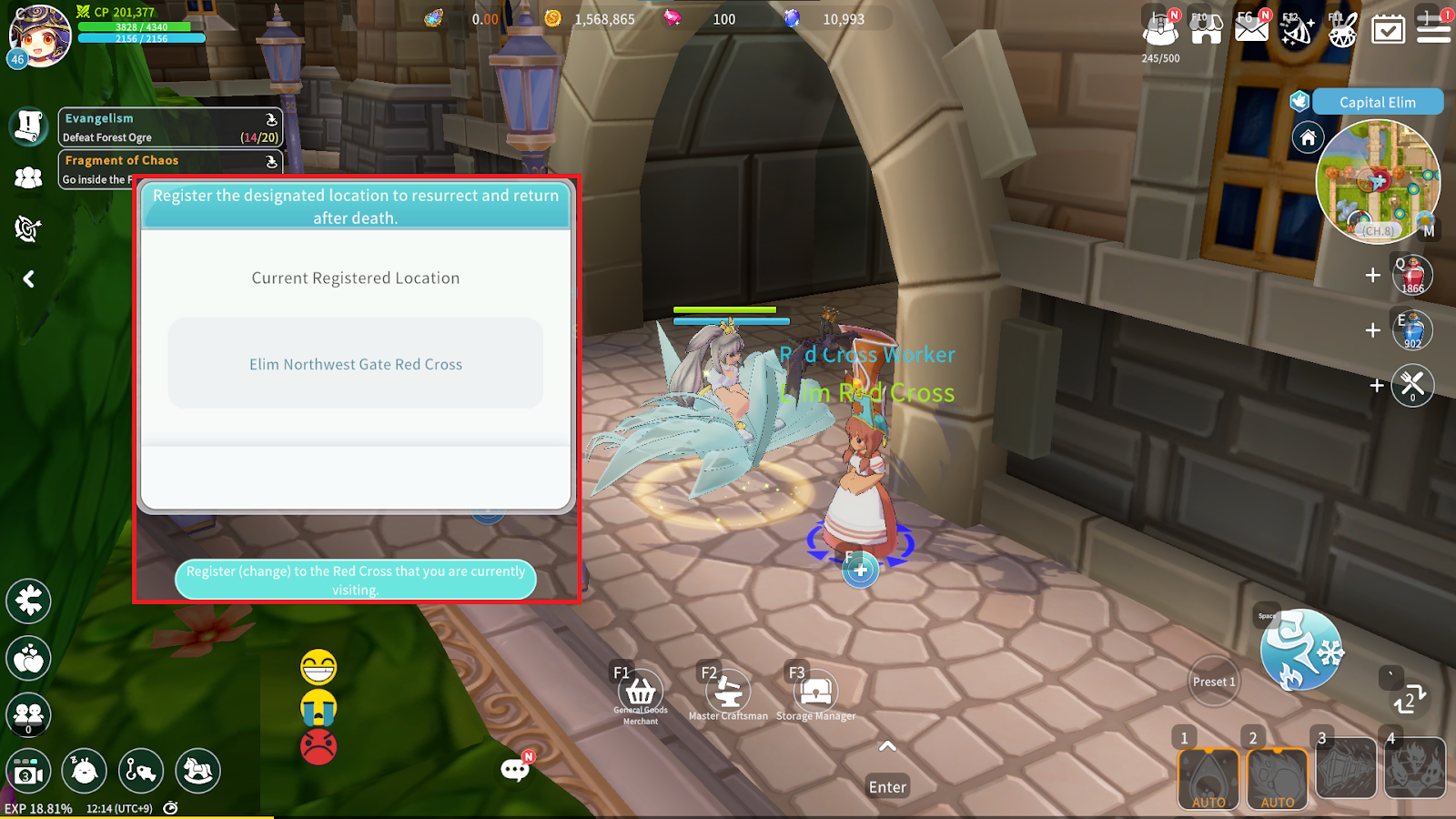Open the chat speech bubble

(x=514, y=771)
